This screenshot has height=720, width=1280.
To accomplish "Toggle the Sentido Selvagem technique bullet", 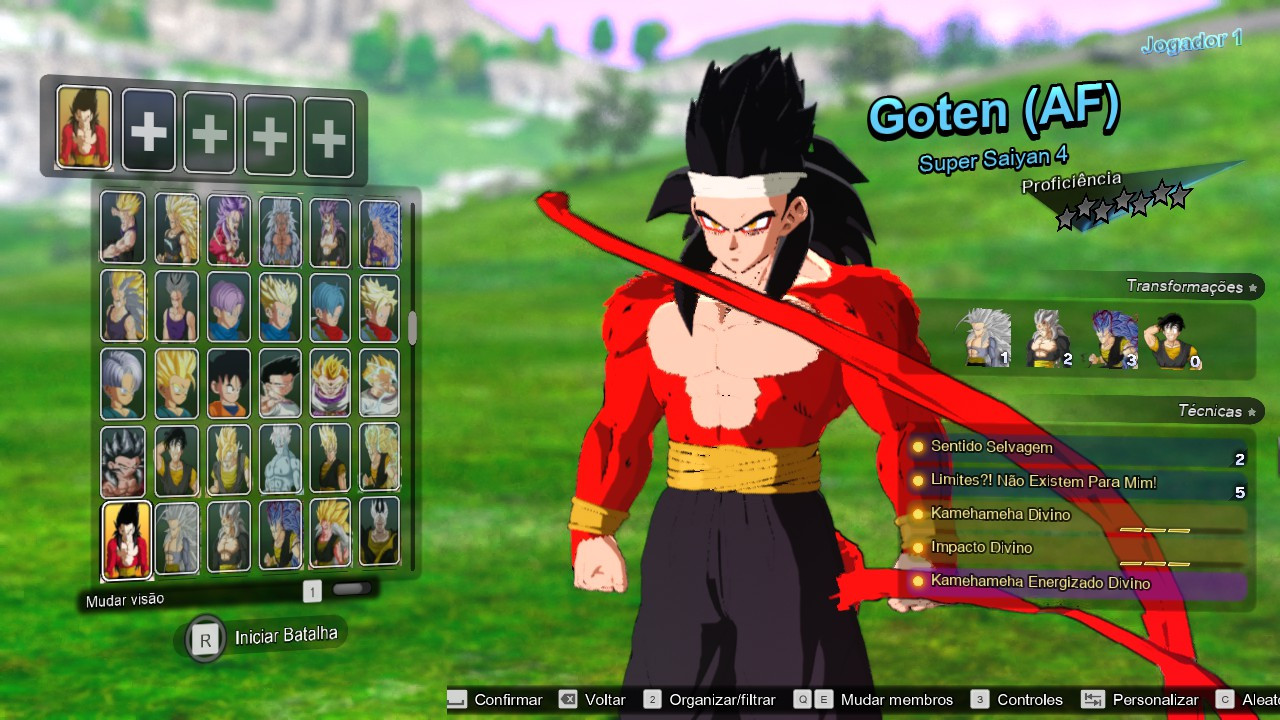I will coord(920,448).
